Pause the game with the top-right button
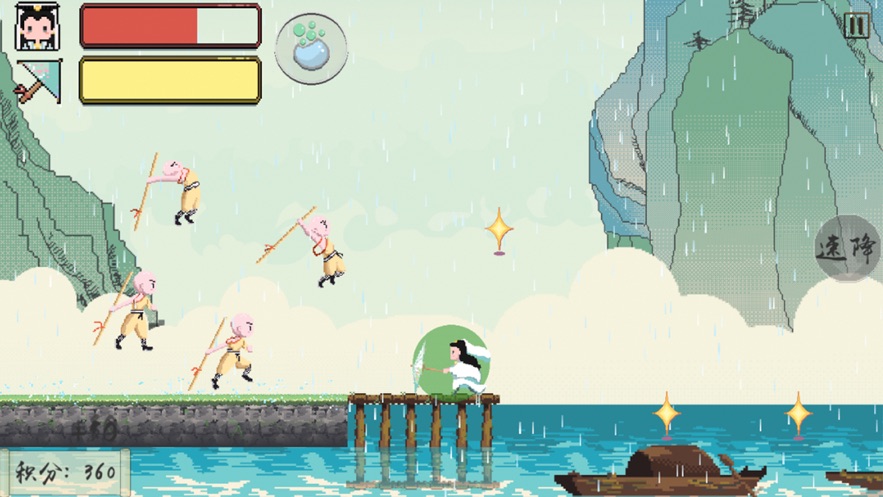Viewport: 883px width, 497px height. pyautogui.click(x=856, y=26)
